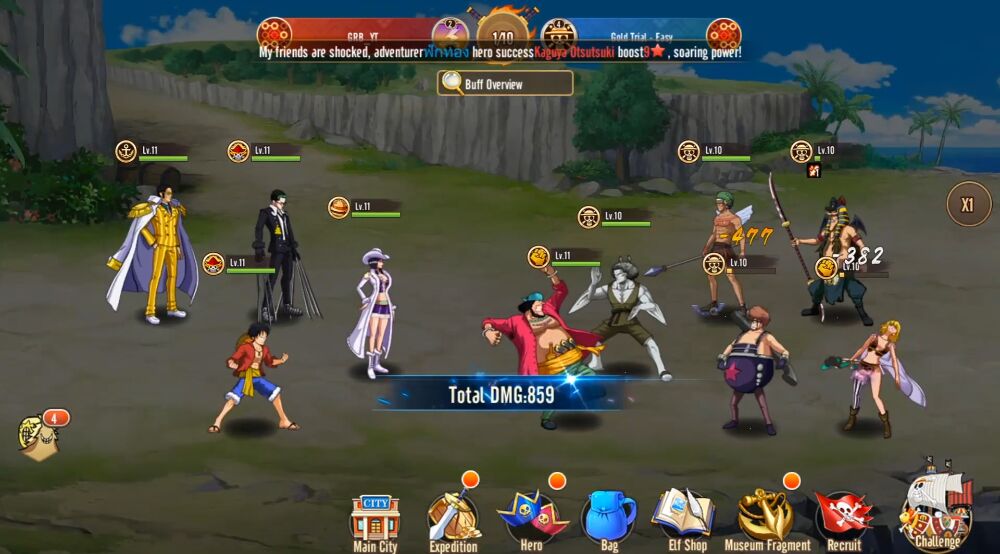1000x554 pixels.
Task: Visit the Elf Shop
Action: [684, 516]
